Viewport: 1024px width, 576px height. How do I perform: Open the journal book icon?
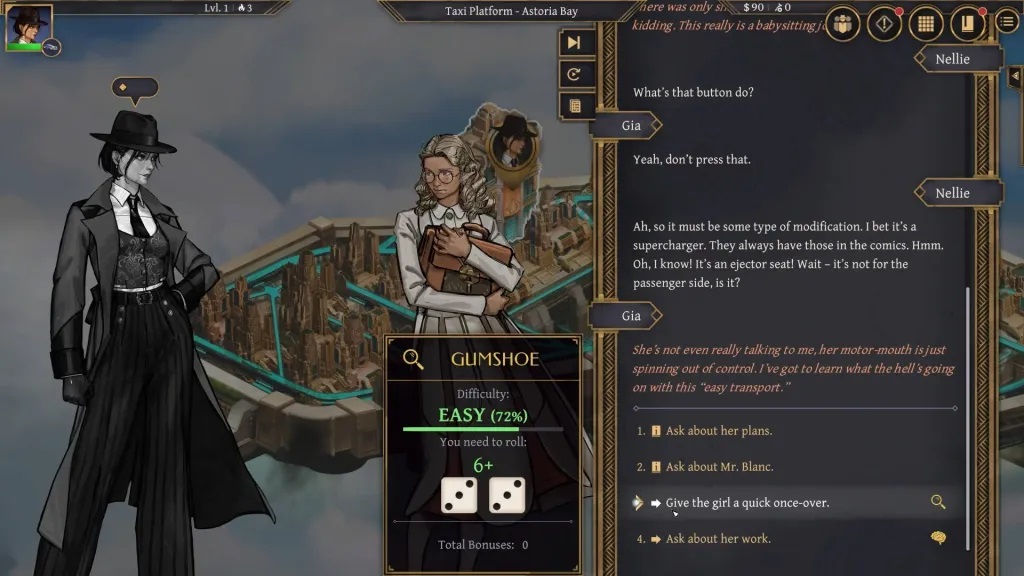pyautogui.click(x=967, y=23)
